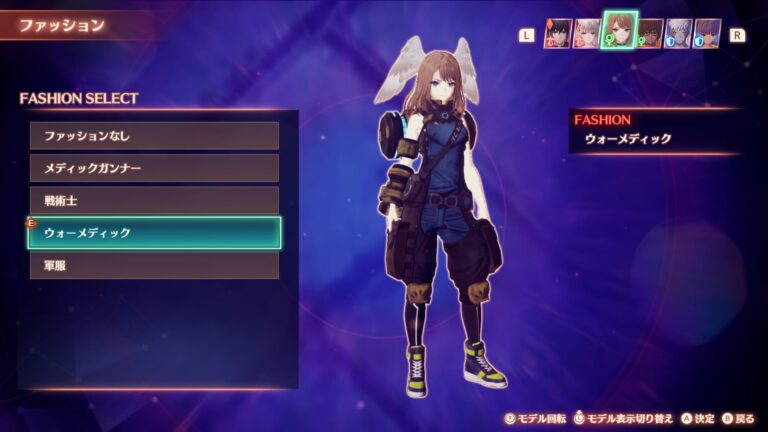
Task: Switch to the glasses-wearing character portrait
Action: pos(651,34)
